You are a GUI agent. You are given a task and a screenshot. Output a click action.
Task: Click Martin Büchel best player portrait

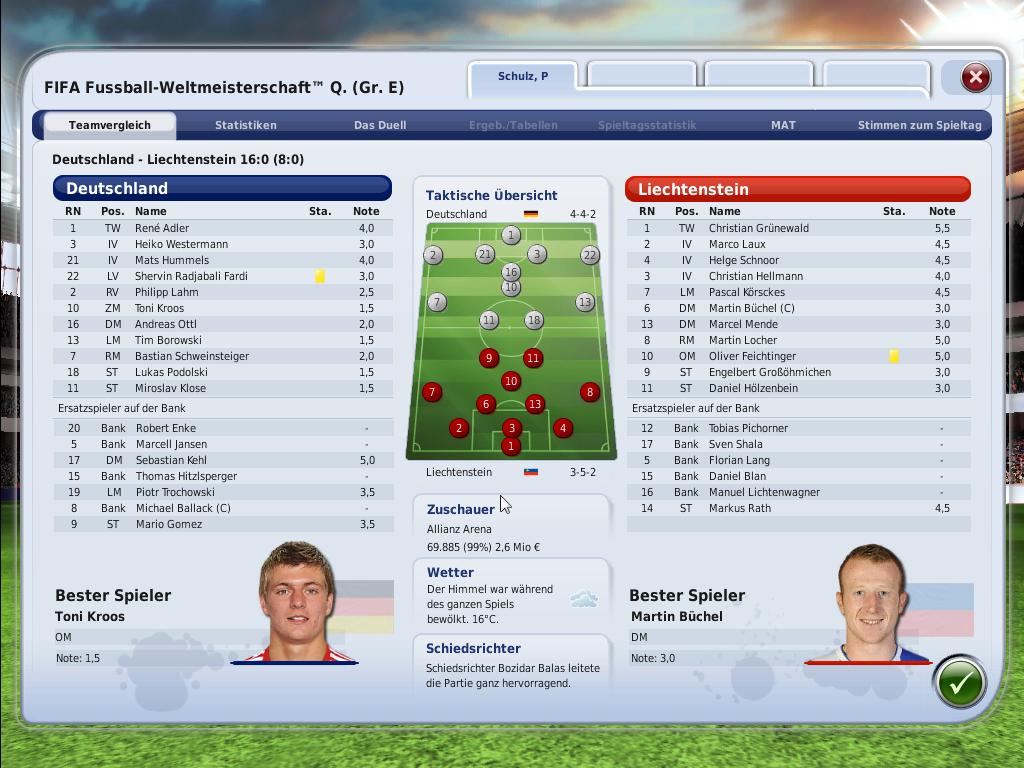pos(869,603)
